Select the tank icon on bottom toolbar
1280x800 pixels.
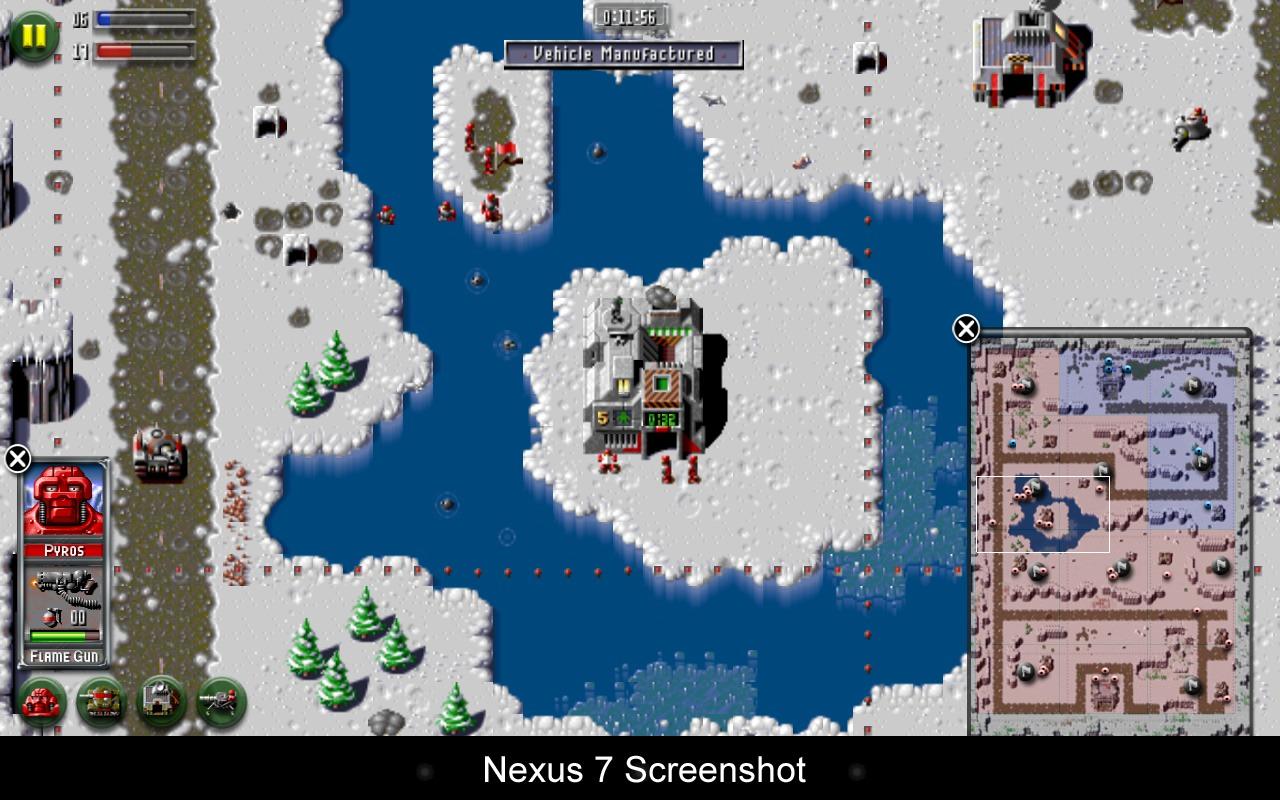pyautogui.click(x=99, y=700)
